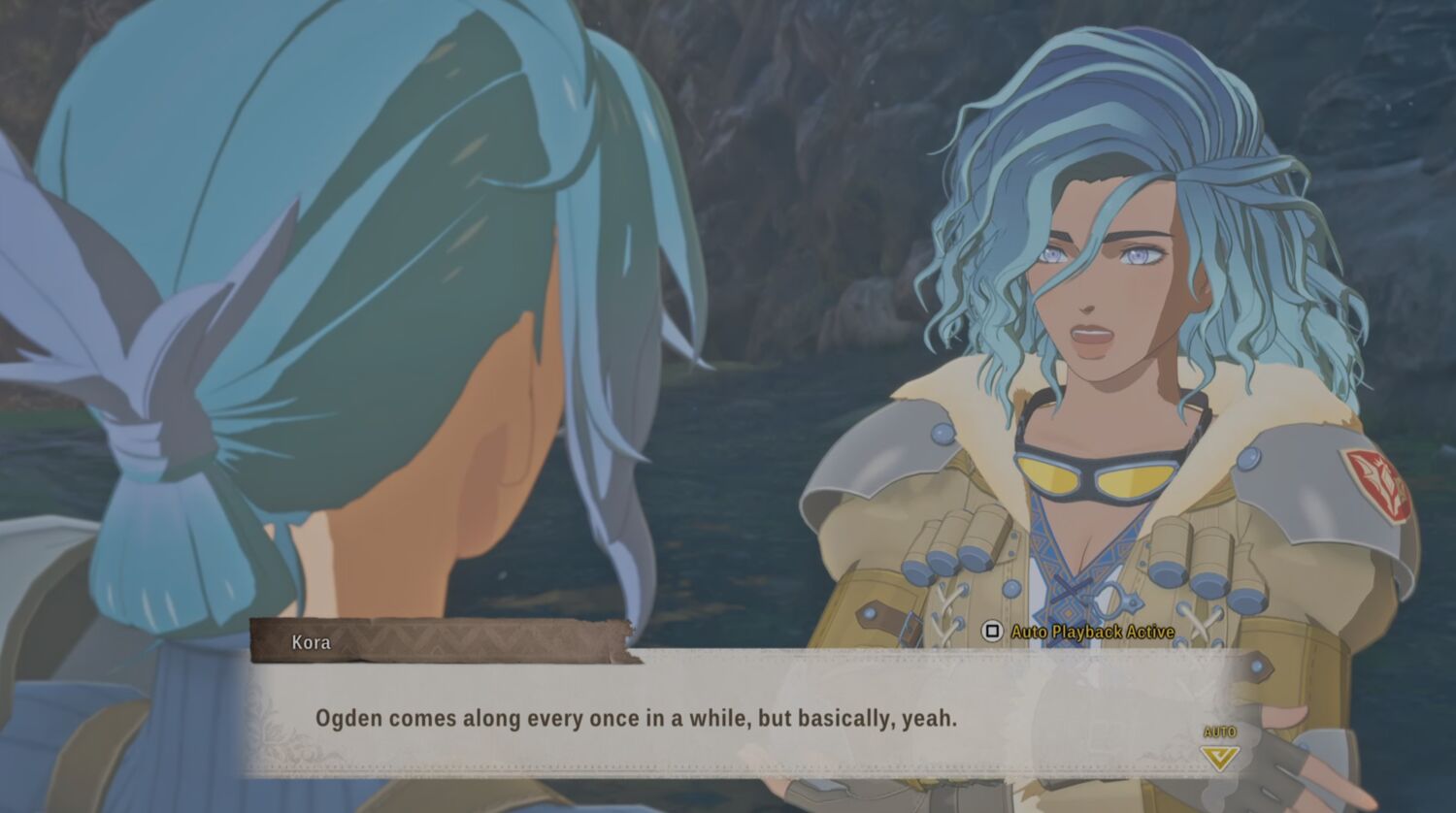Click the AUTO advance arrow indicator

[x=1219, y=755]
